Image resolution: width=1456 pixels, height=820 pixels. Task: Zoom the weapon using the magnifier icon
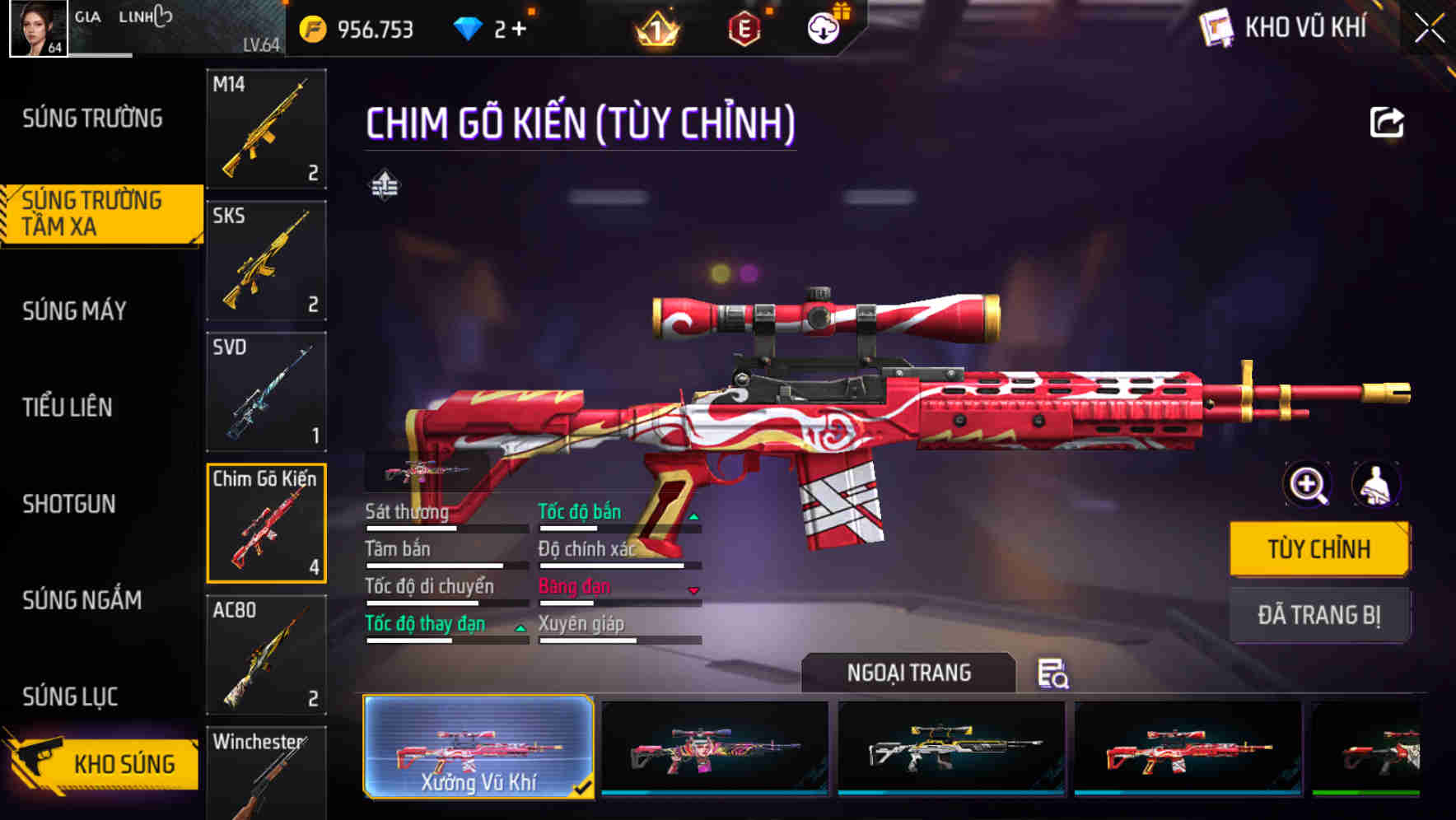[x=1308, y=485]
